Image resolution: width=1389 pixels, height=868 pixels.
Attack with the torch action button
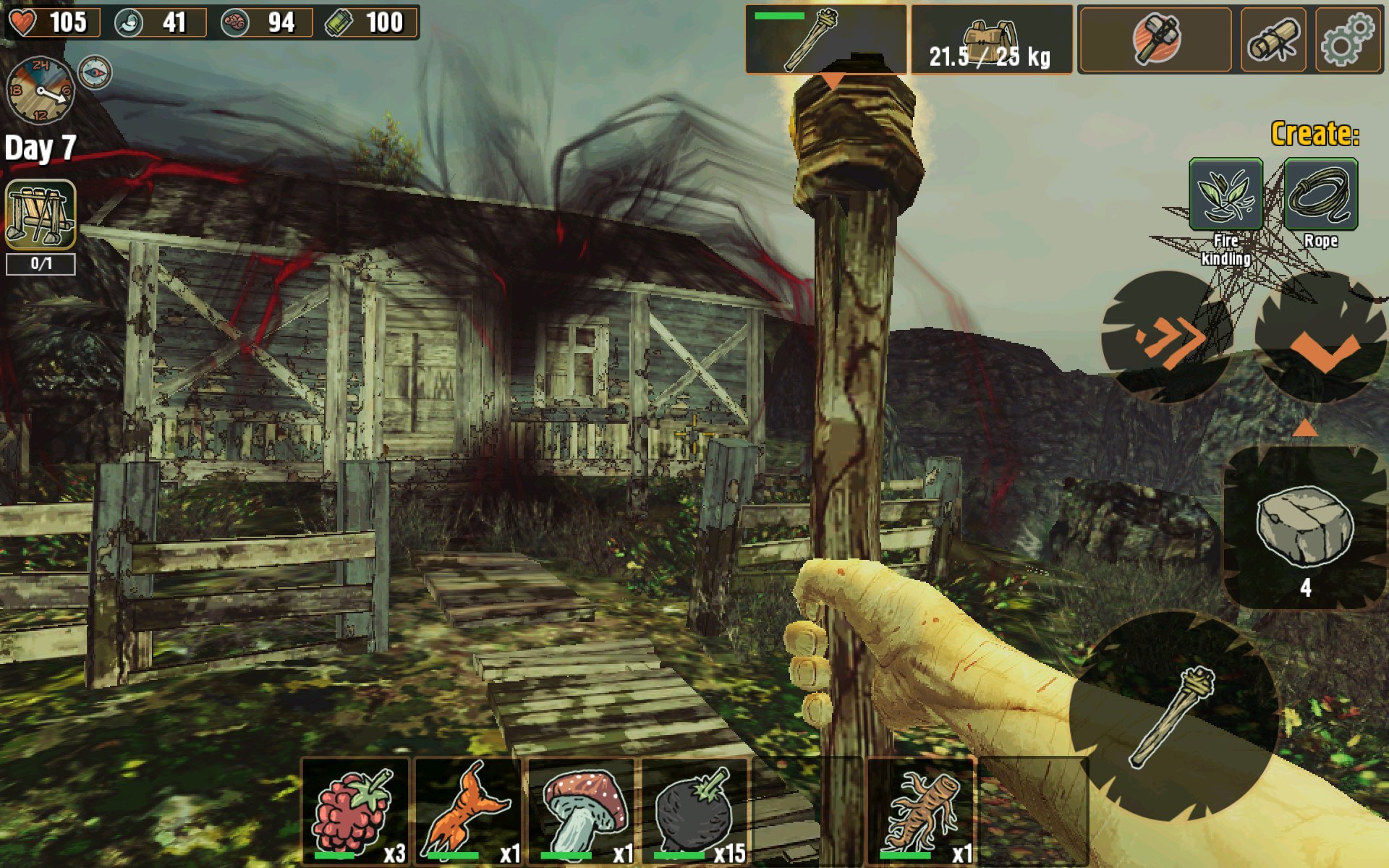pyautogui.click(x=1172, y=716)
